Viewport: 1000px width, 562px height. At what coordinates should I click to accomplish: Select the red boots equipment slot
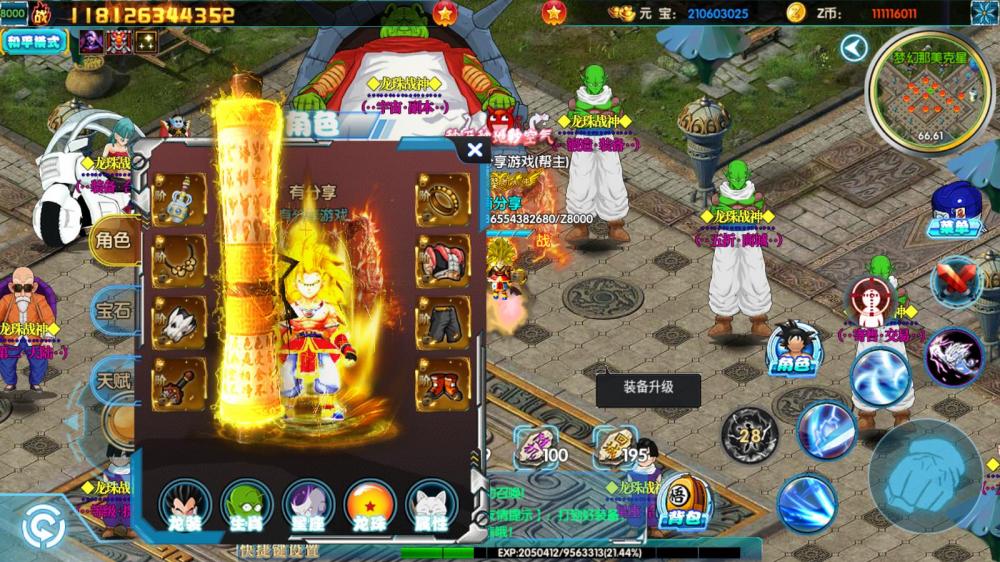pos(443,384)
